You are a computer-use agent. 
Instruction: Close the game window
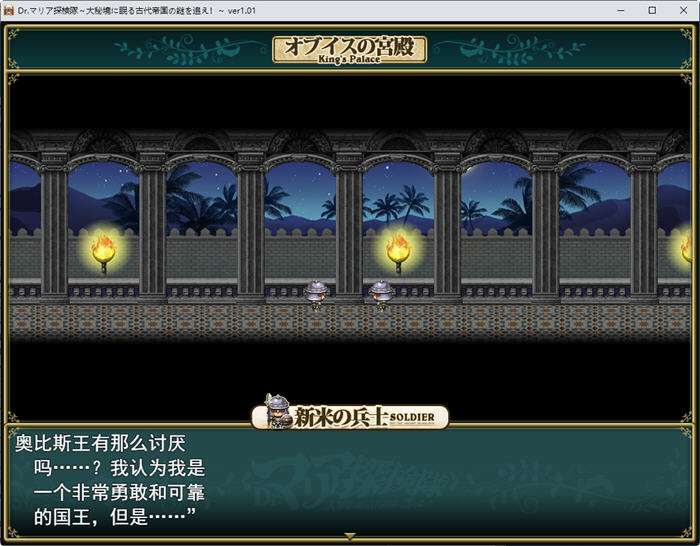point(684,10)
